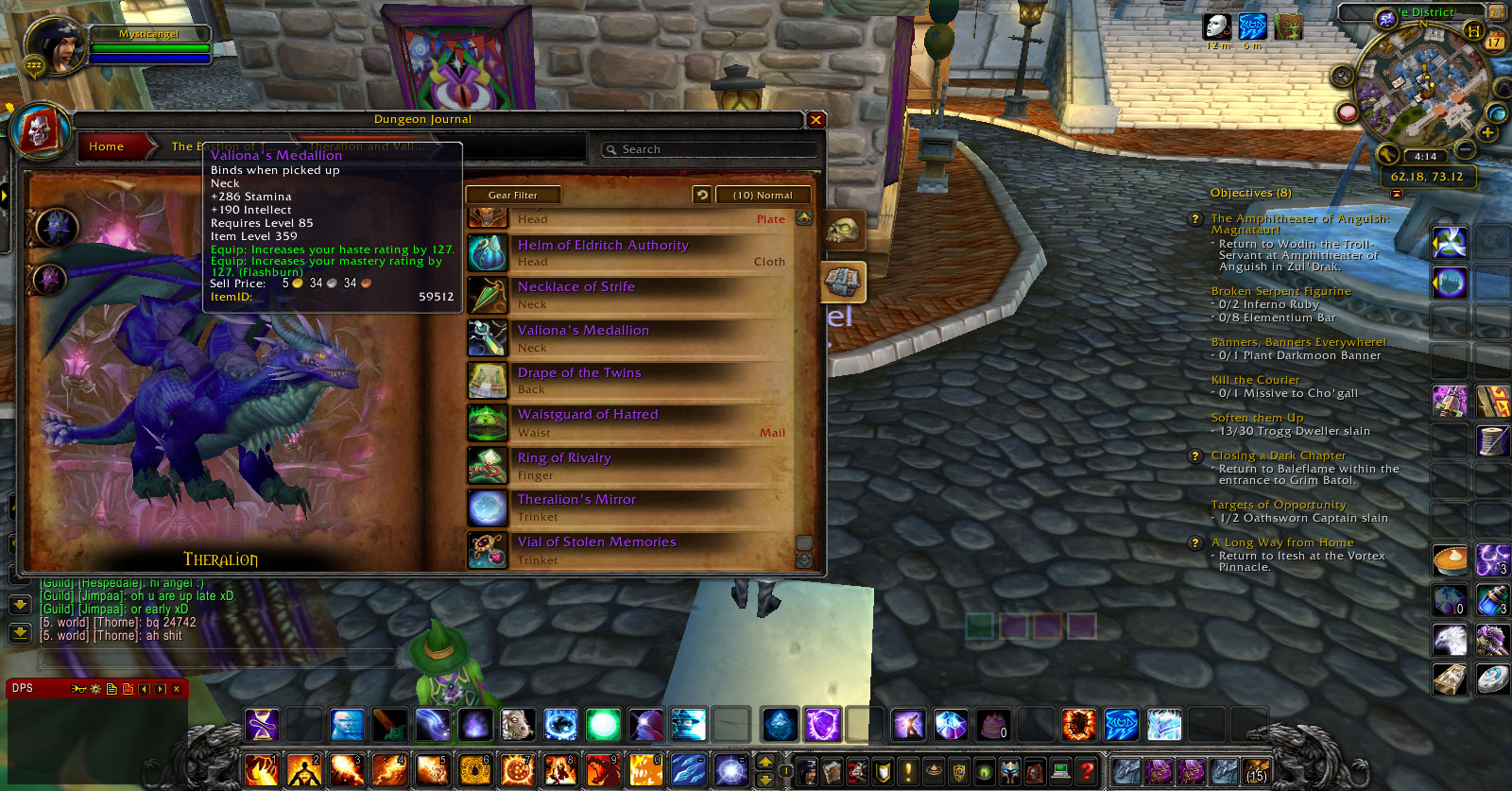The height and width of the screenshot is (791, 1512).
Task: Click the Search field in the Dungeon Journal
Action: coord(711,148)
